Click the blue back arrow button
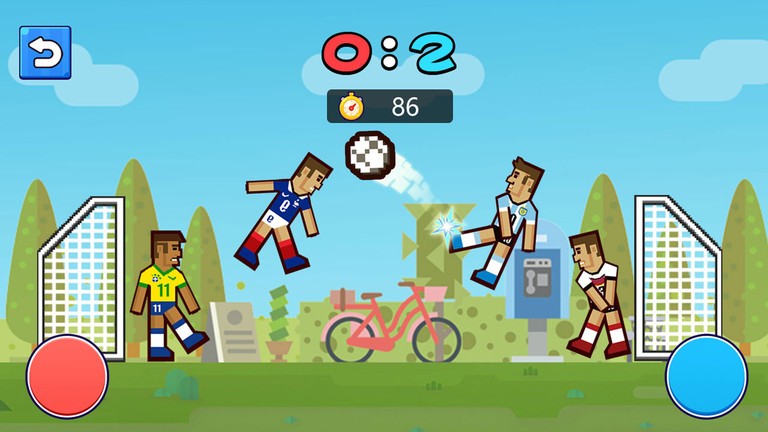This screenshot has width=768, height=432. 45,53
